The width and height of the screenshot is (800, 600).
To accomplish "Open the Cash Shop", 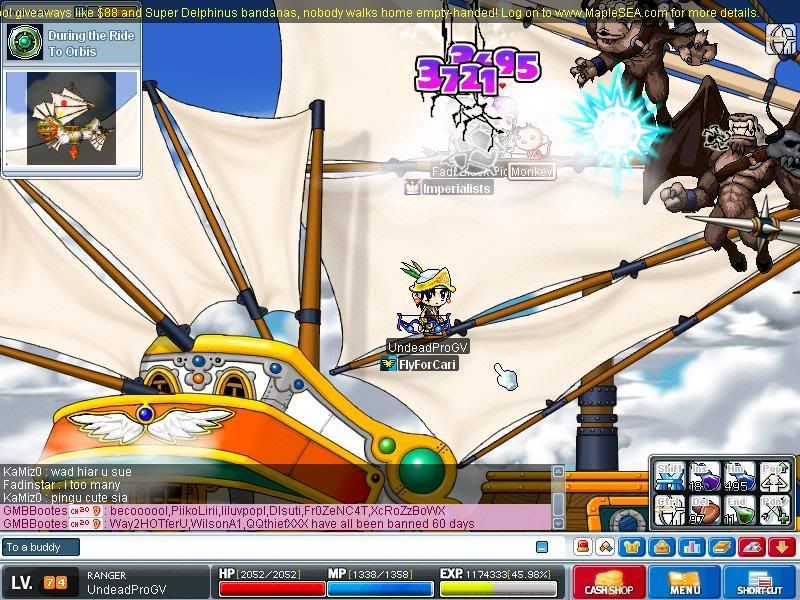I will [607, 583].
